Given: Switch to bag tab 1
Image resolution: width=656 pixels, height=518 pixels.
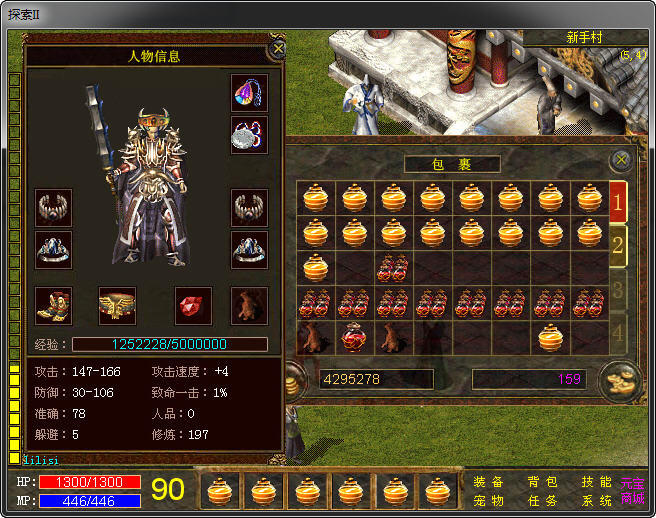Looking at the screenshot, I should click(618, 202).
